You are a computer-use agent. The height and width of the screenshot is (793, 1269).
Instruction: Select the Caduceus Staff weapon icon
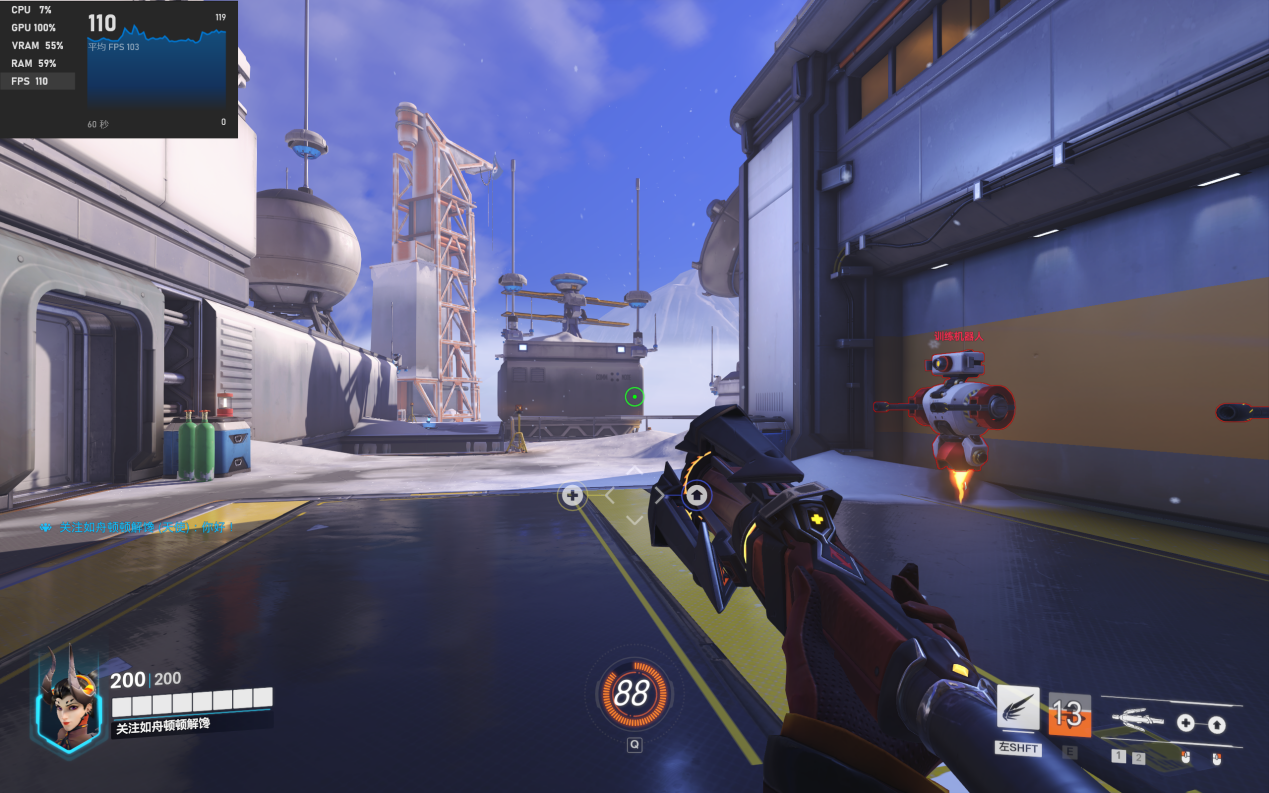click(1137, 719)
